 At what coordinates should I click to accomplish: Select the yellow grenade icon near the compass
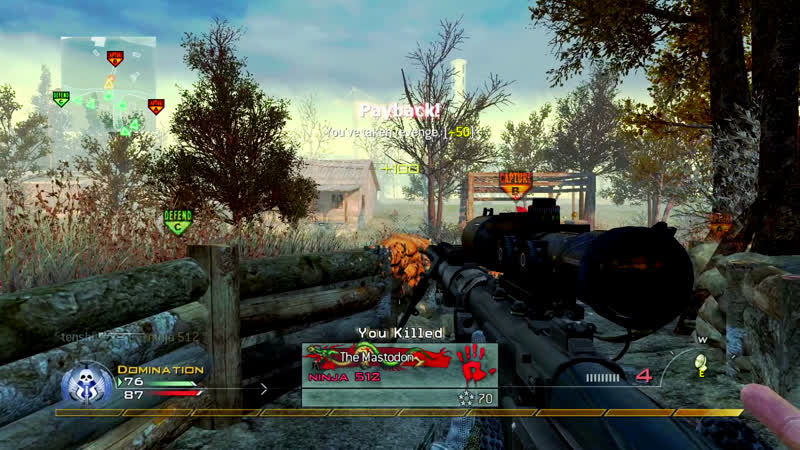(x=702, y=362)
